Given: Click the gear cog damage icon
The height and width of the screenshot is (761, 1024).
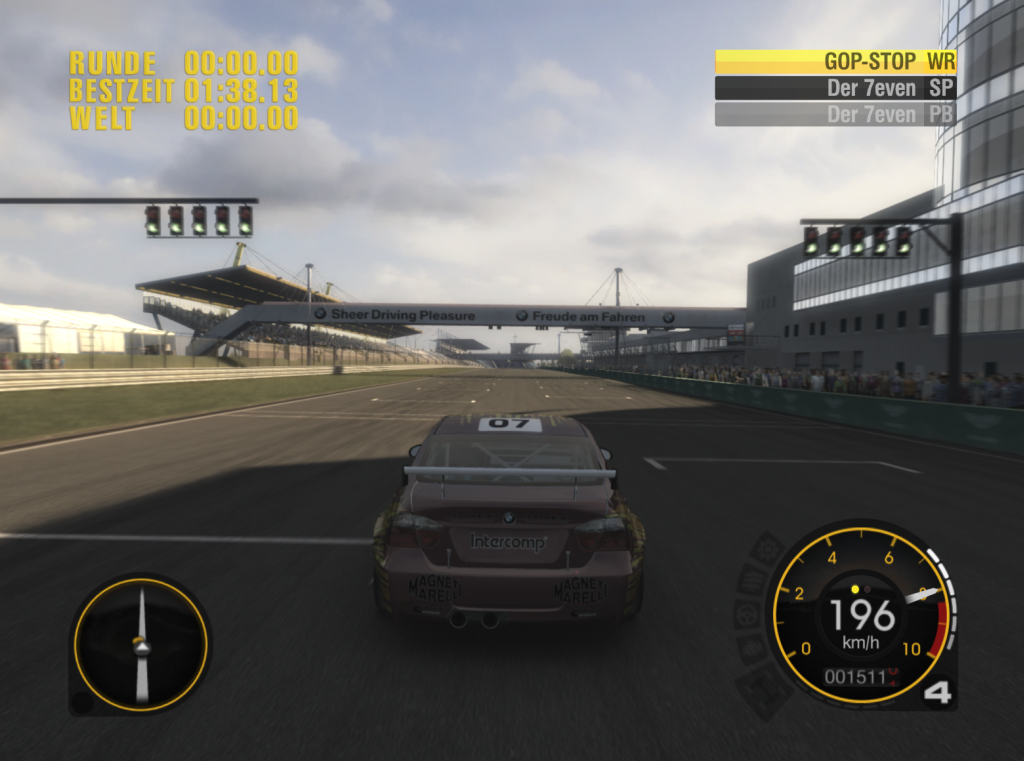Looking at the screenshot, I should [x=767, y=548].
